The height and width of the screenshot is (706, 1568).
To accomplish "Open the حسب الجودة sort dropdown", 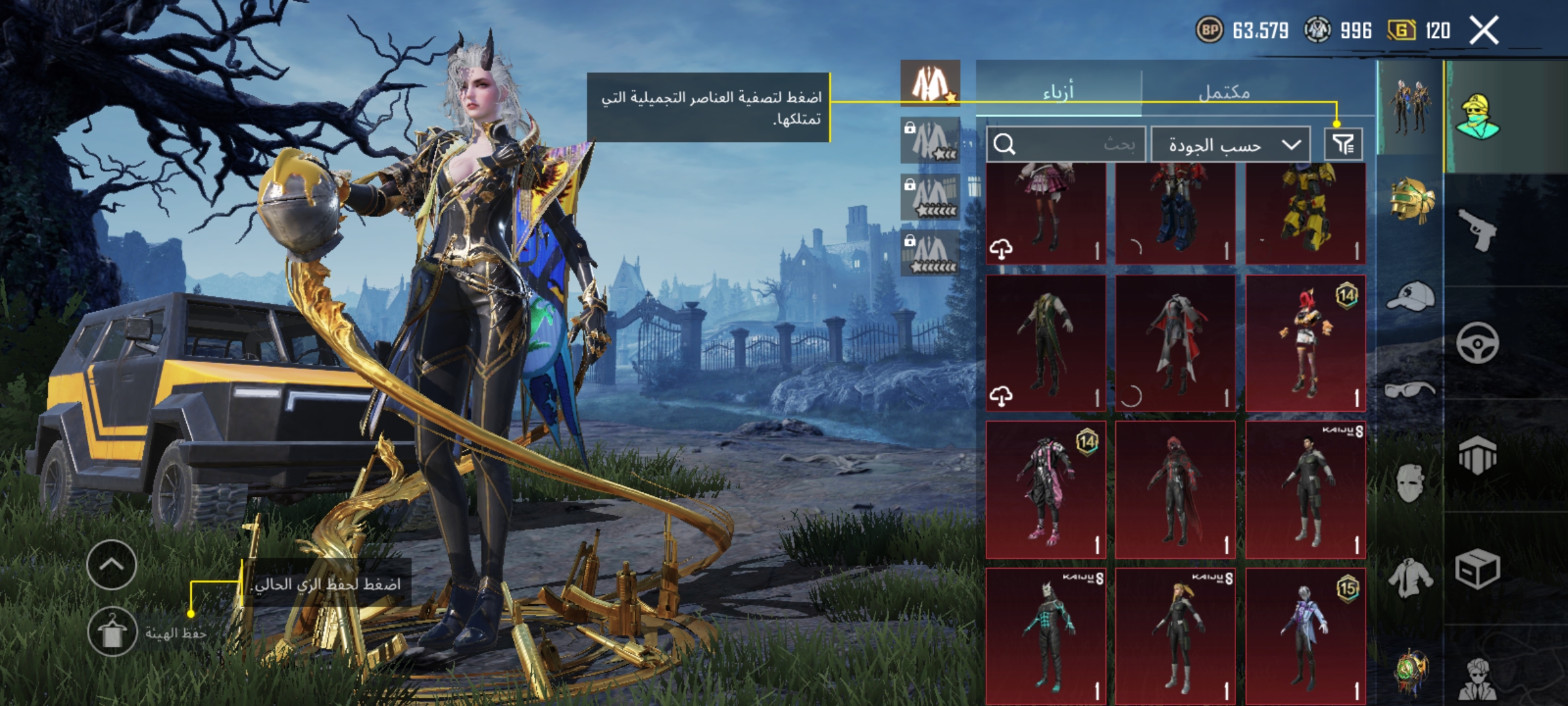I will [1230, 144].
